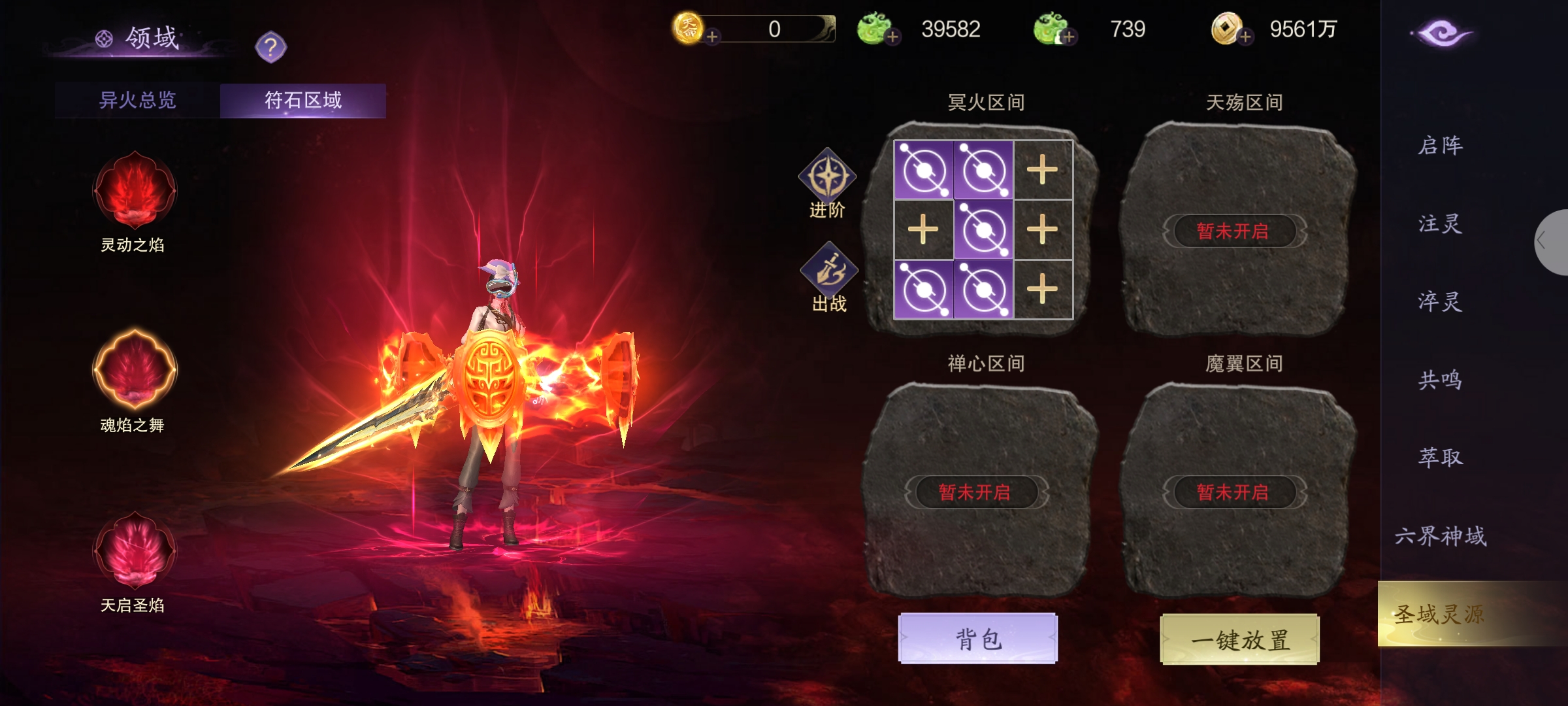Select the 灵动之焰 flame
Viewport: 1568px width, 706px height.
[135, 191]
